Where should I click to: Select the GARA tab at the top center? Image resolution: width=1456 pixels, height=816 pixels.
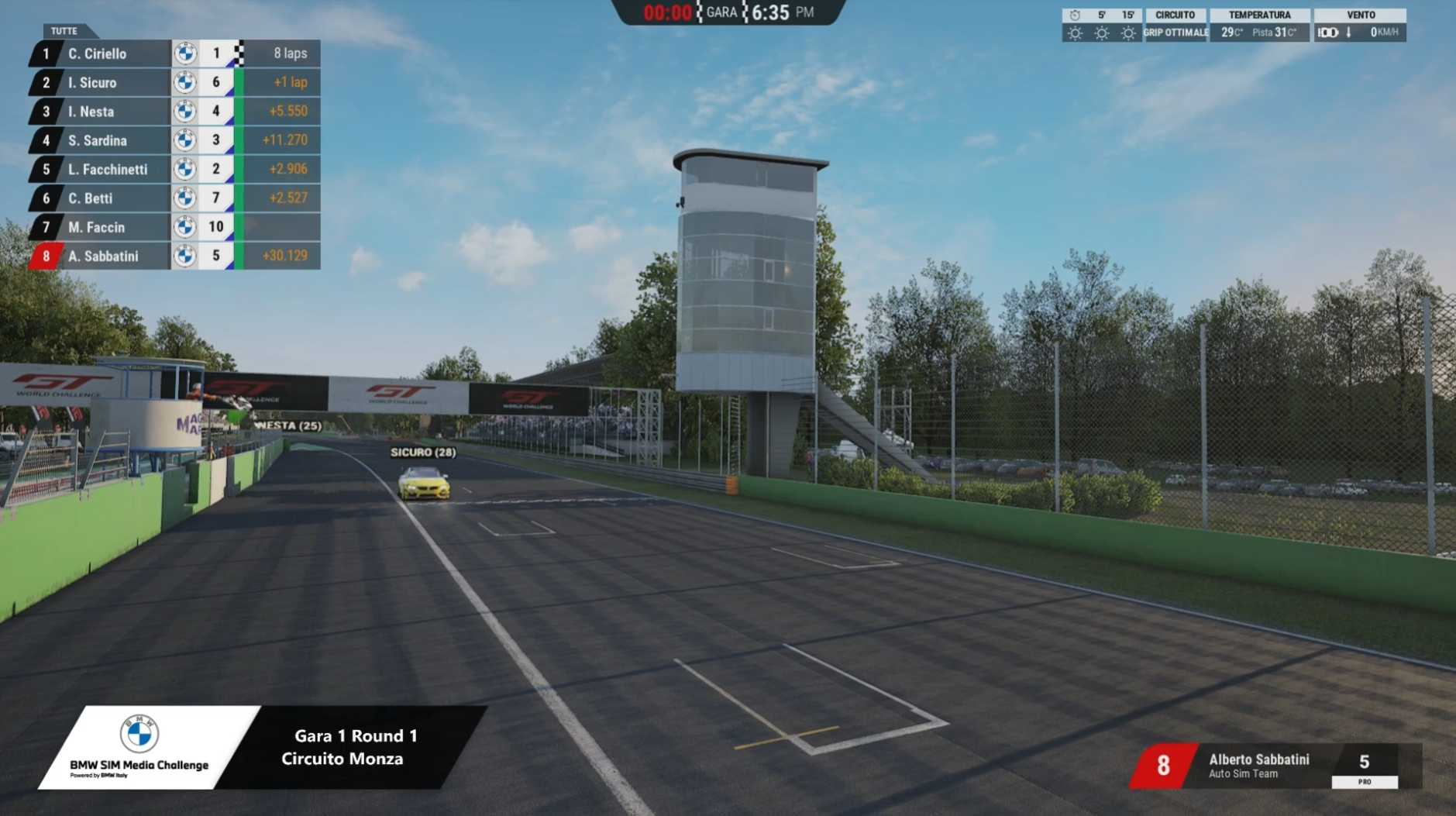pyautogui.click(x=720, y=12)
